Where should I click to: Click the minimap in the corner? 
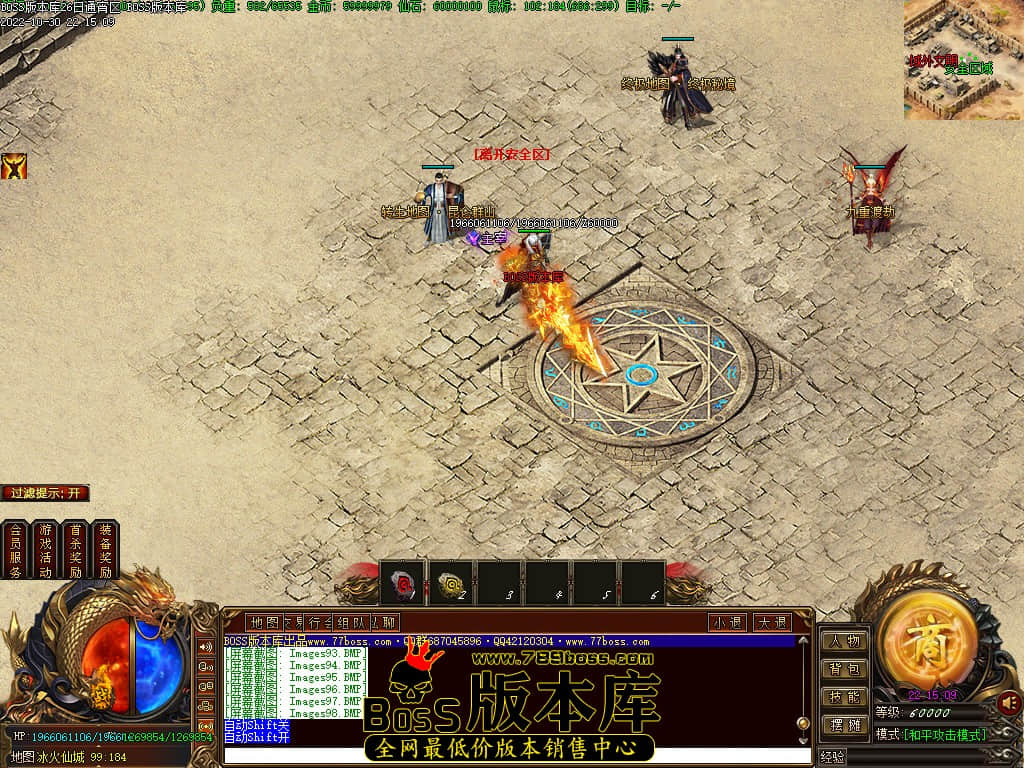tap(963, 60)
